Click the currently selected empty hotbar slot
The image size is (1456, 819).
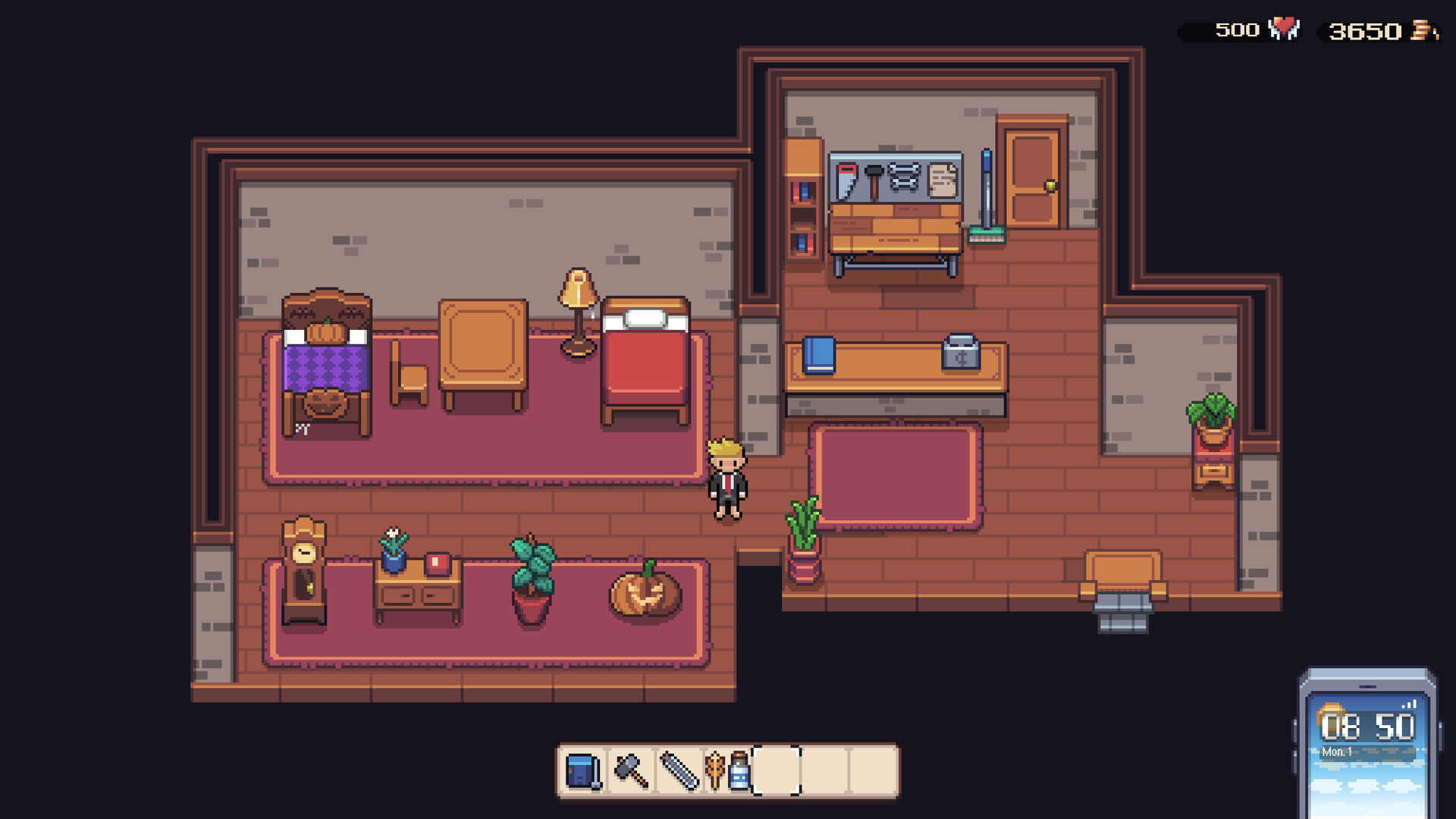click(x=777, y=770)
